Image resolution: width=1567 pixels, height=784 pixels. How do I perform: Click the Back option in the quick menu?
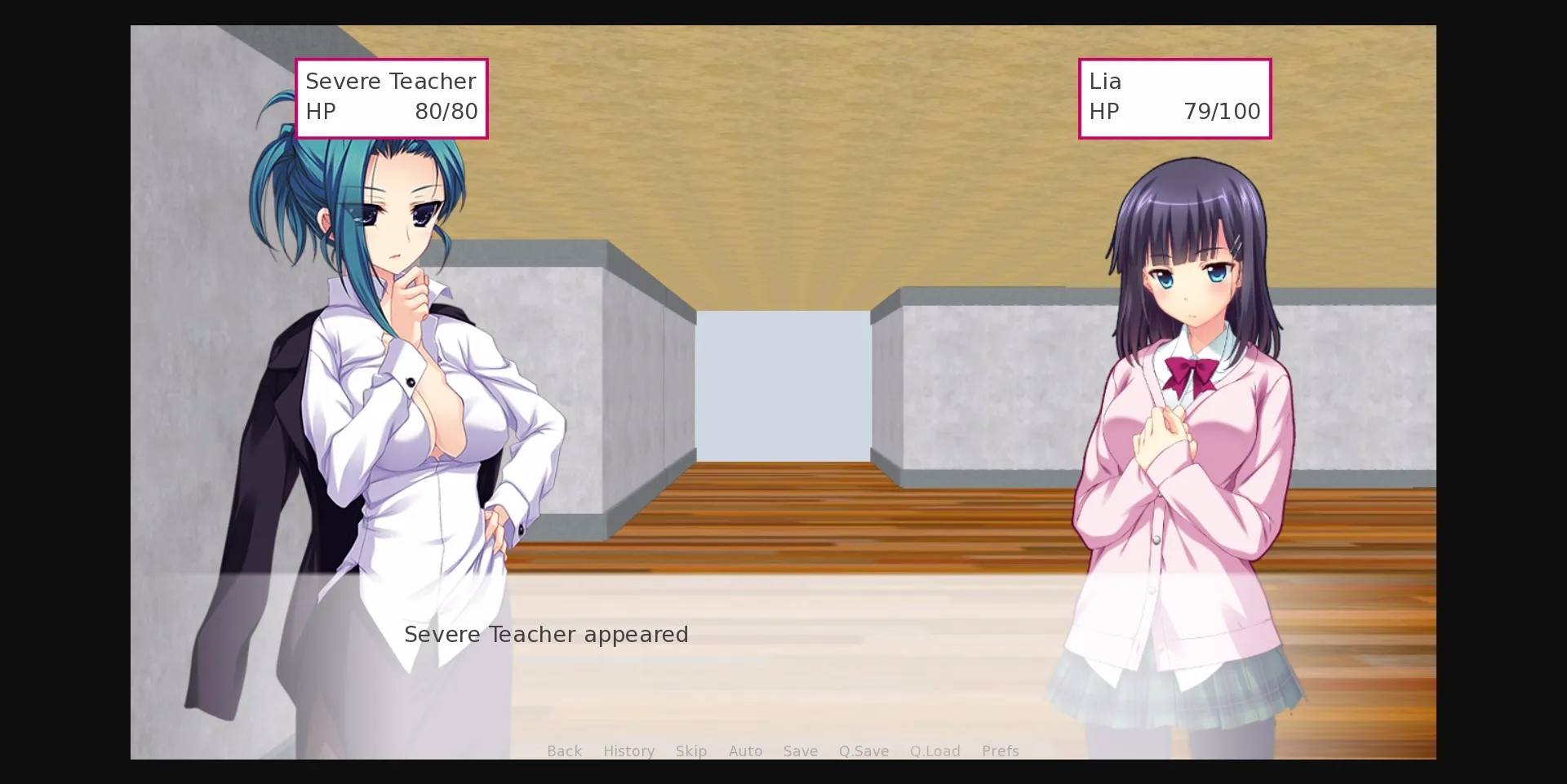coord(564,751)
